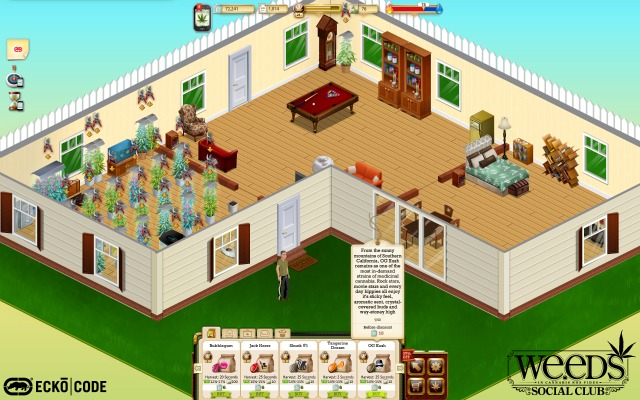Open the hourglass with phone icon
This screenshot has width=640, height=400.
point(15,100)
